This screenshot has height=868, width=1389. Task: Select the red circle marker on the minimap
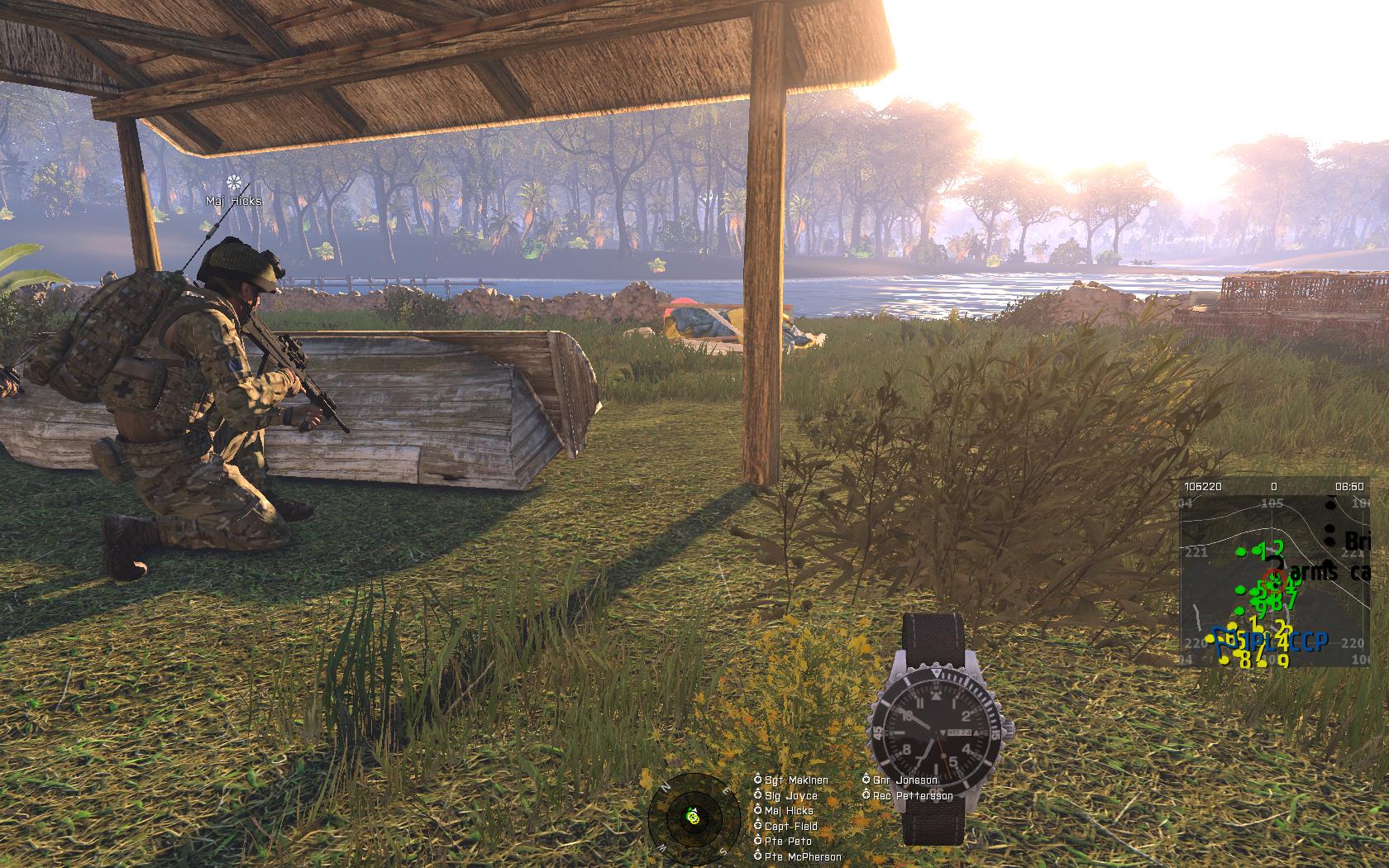coord(1274,577)
